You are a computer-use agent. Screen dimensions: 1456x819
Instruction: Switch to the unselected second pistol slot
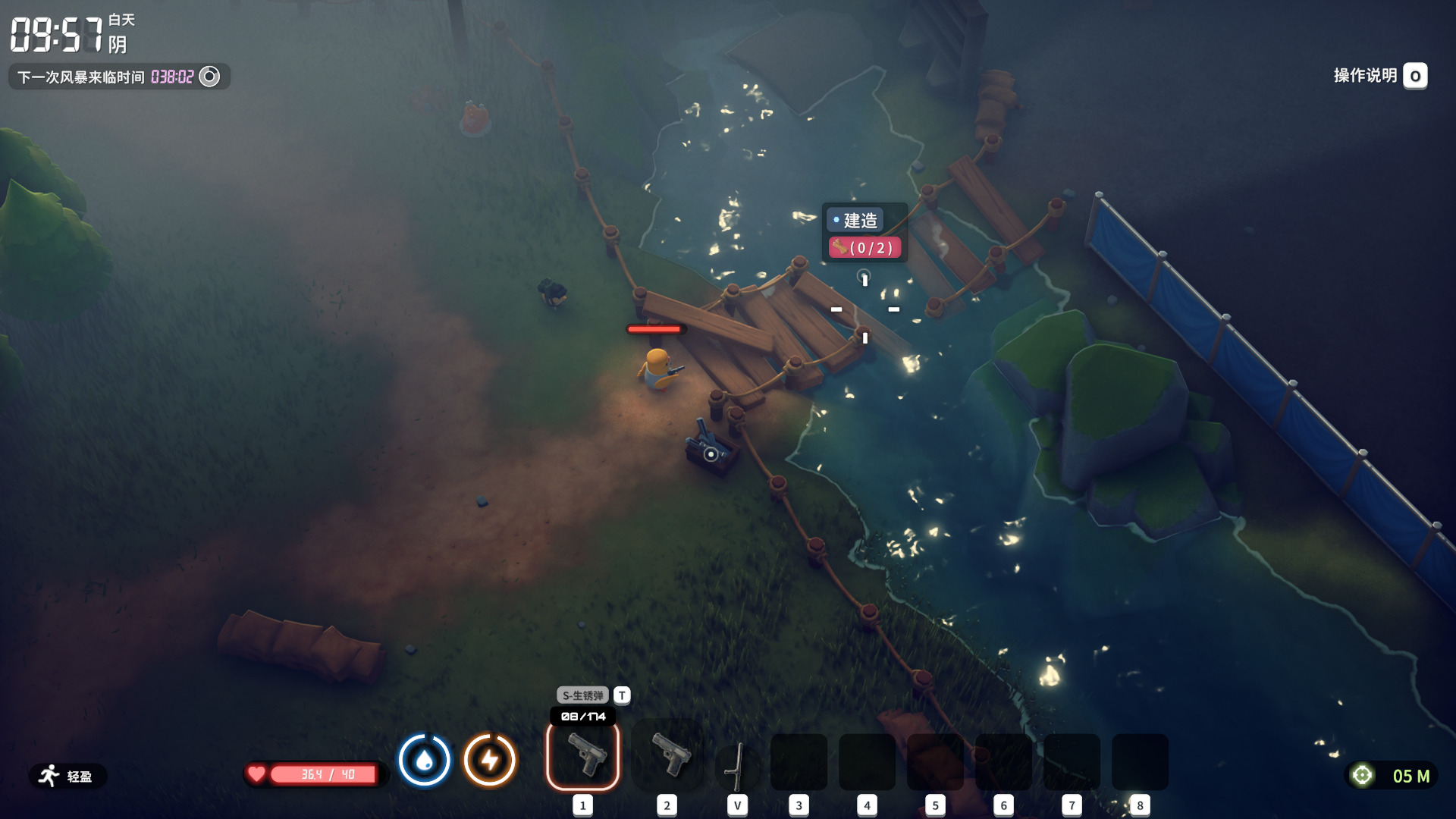point(667,756)
